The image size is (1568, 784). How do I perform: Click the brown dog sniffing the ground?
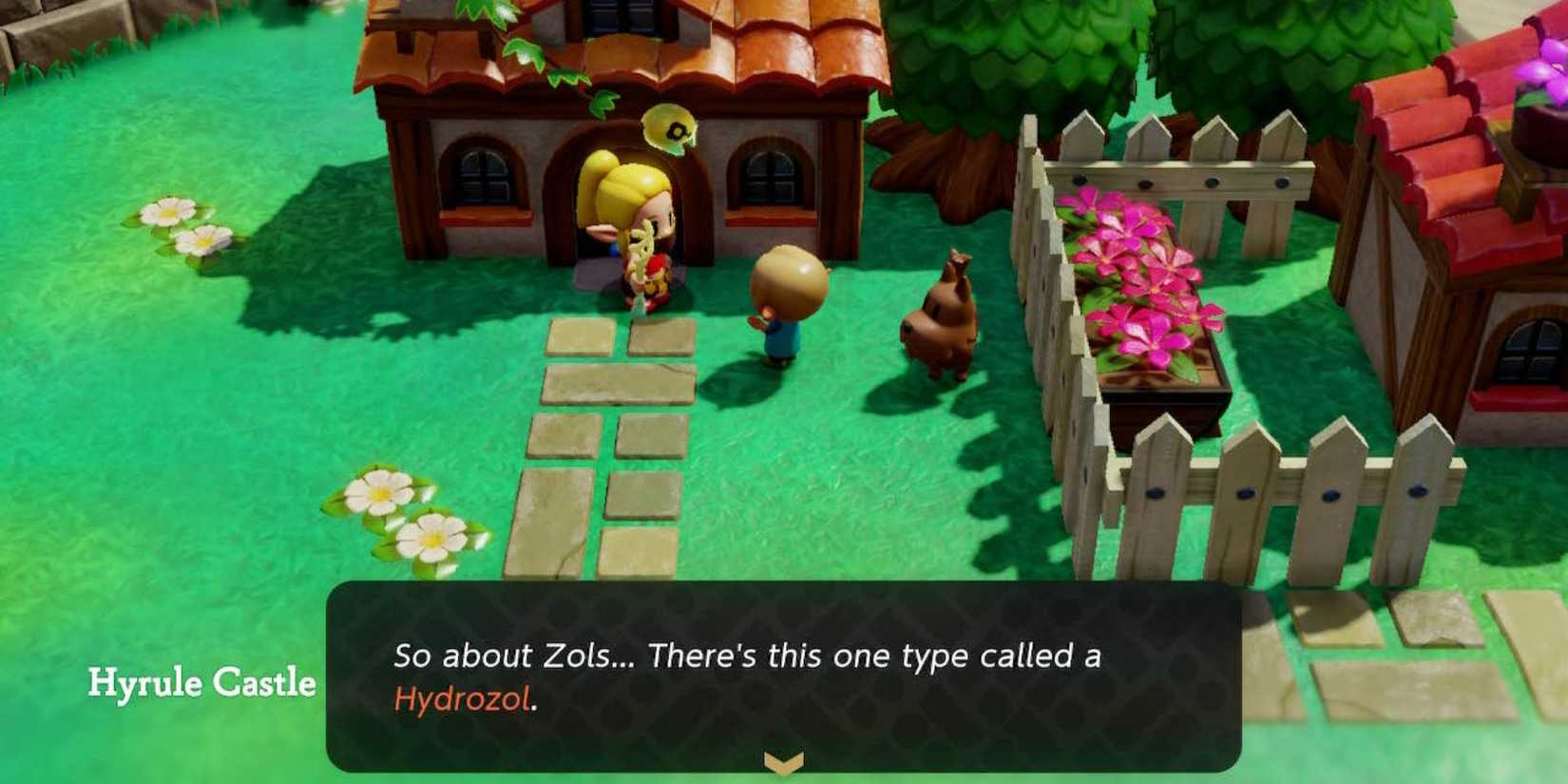[936, 314]
